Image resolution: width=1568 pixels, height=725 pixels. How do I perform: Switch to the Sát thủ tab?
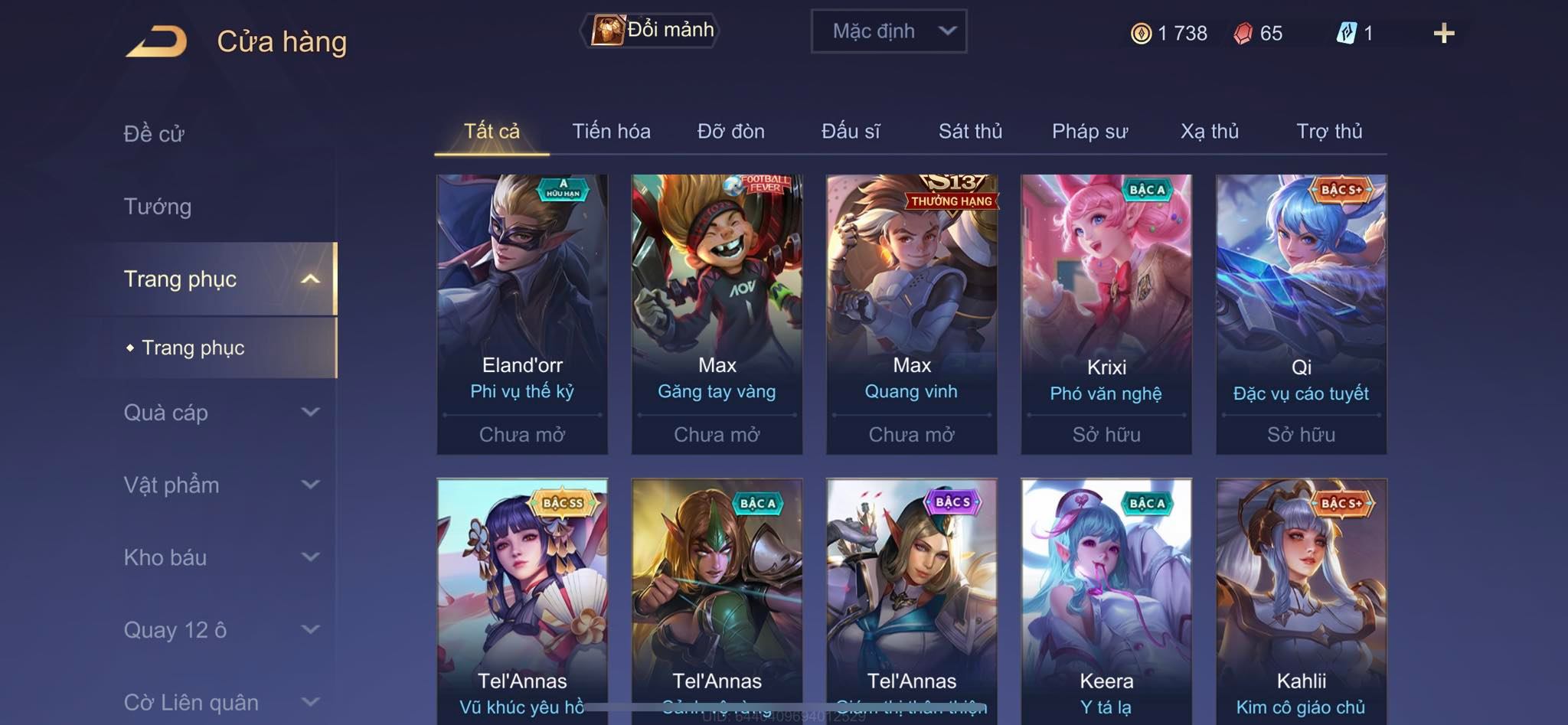pyautogui.click(x=970, y=132)
